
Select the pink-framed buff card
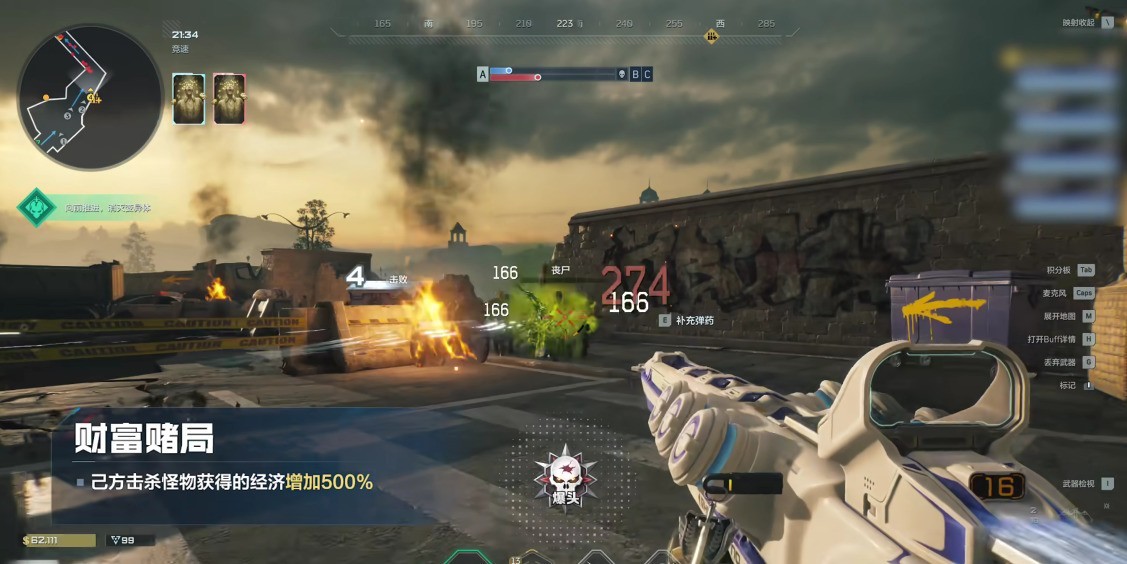click(230, 99)
